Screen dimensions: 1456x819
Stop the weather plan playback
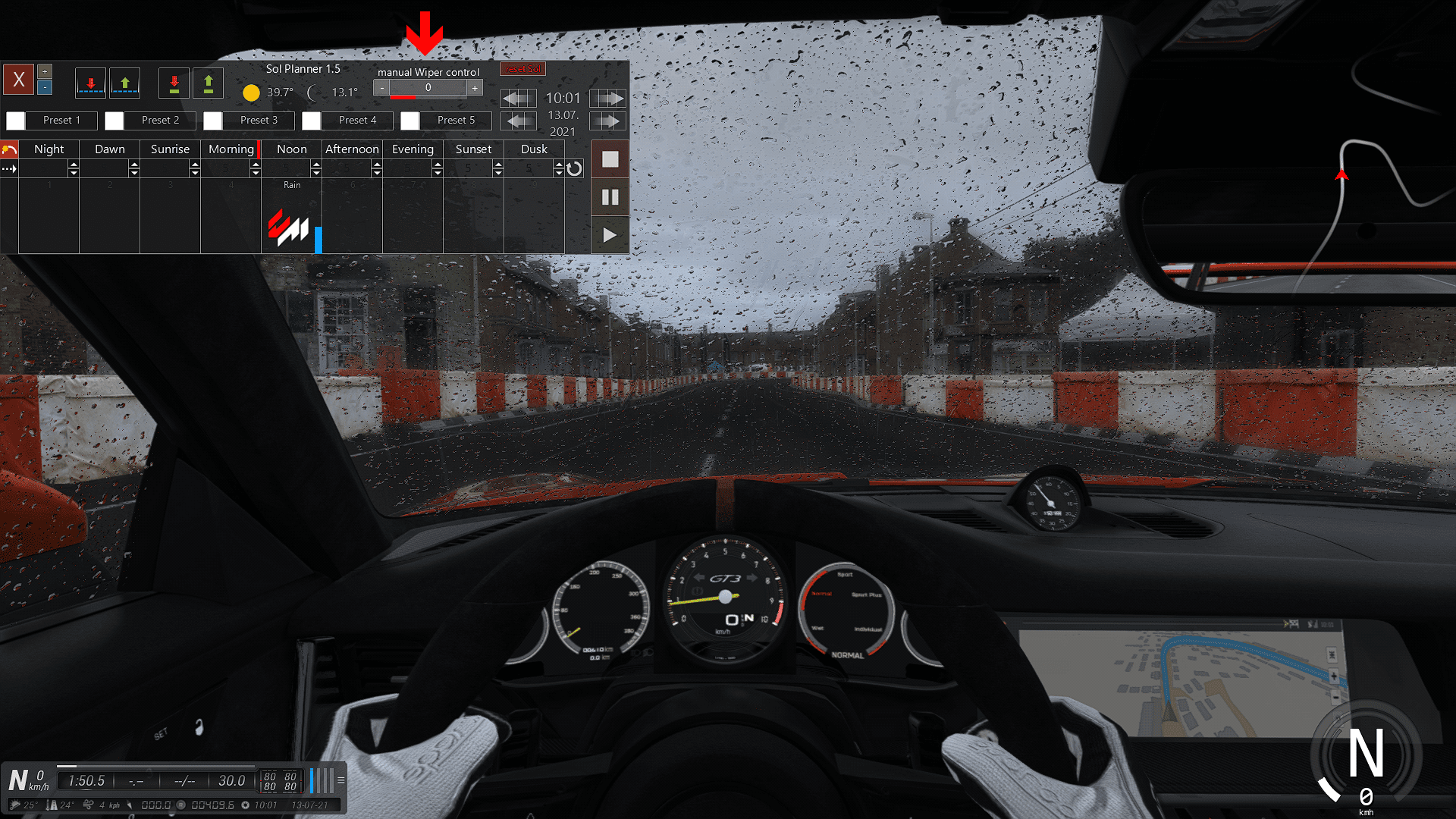pyautogui.click(x=610, y=159)
